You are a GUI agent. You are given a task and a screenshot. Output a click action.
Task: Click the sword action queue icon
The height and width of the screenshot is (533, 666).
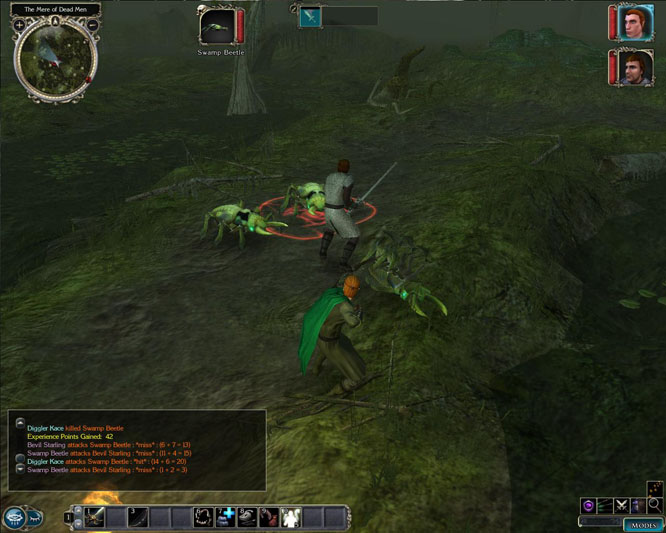point(310,16)
